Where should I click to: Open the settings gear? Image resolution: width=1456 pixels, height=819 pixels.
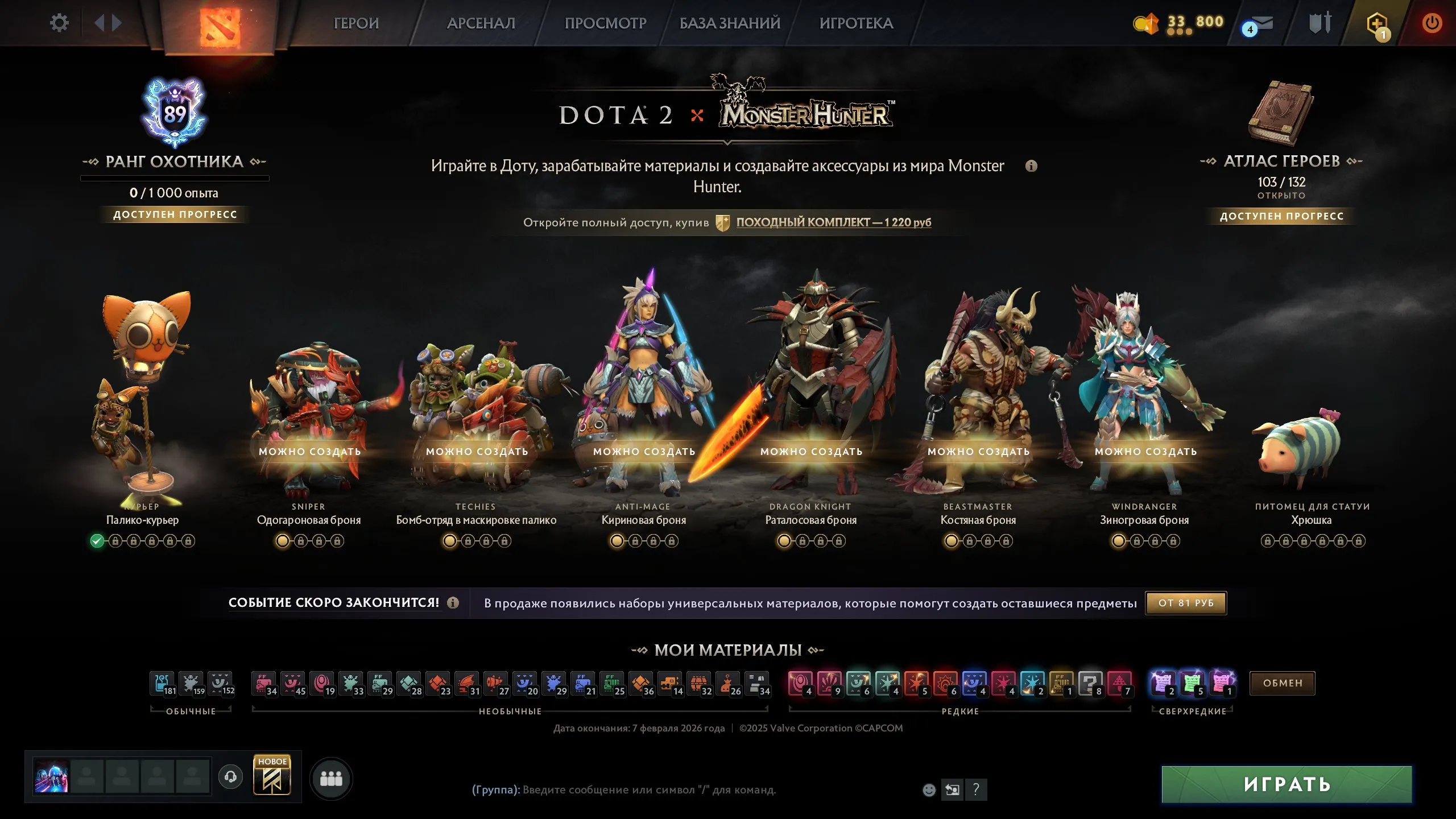pyautogui.click(x=59, y=23)
